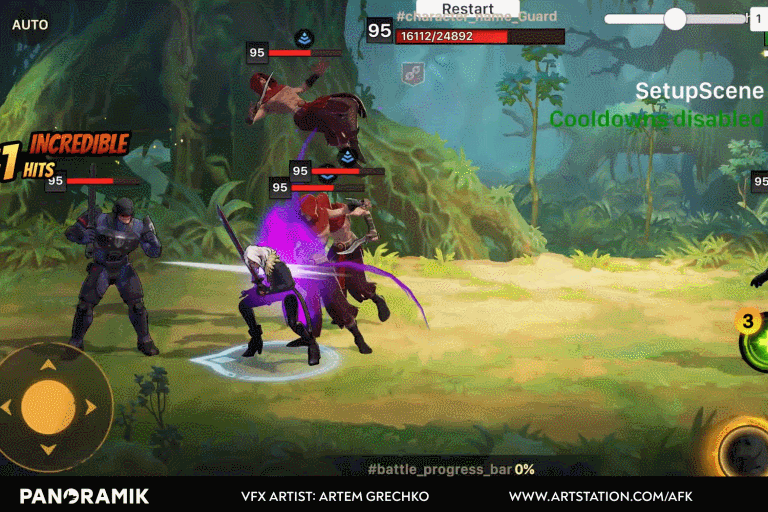Click the SetupScene debug label

(x=699, y=91)
